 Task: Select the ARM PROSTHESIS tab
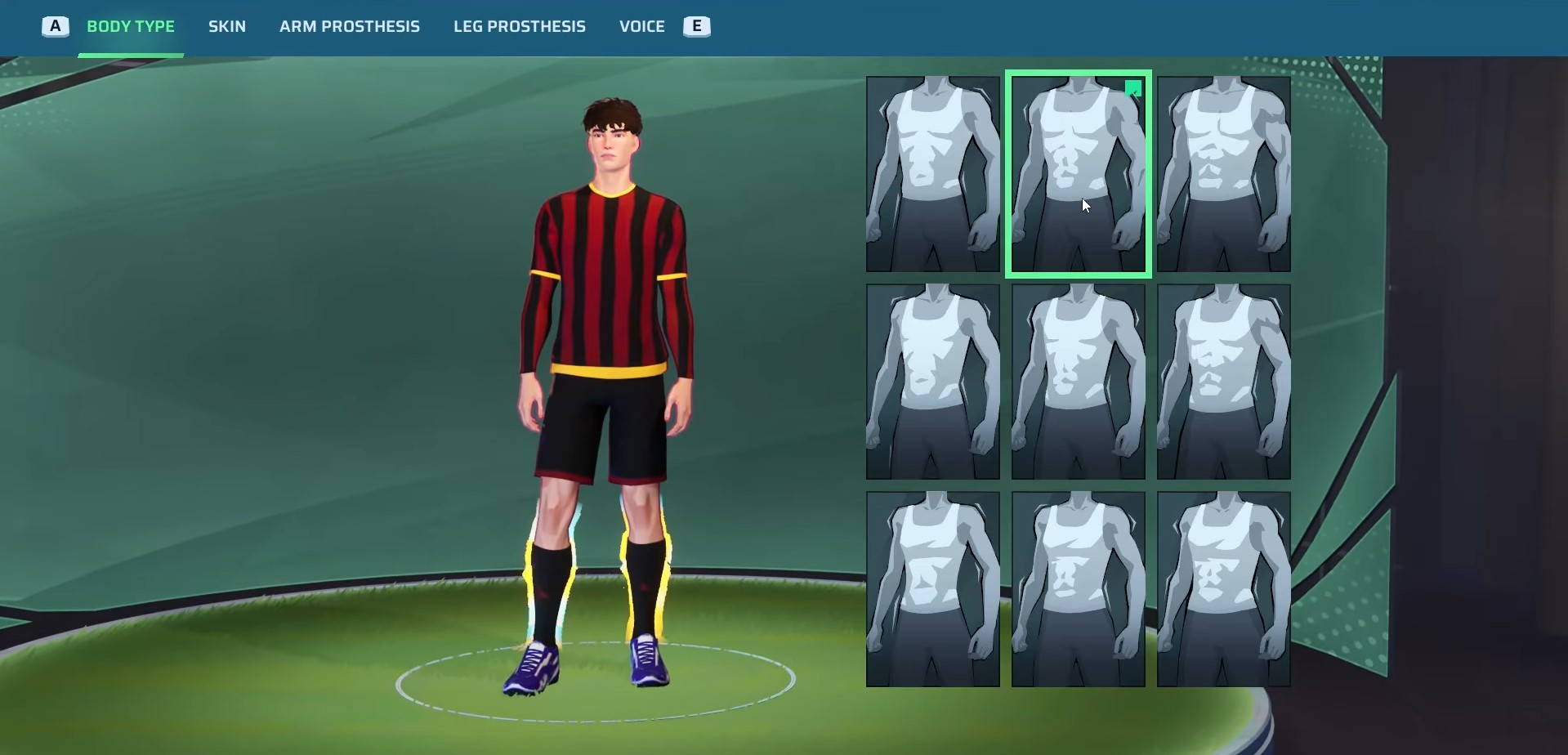350,26
